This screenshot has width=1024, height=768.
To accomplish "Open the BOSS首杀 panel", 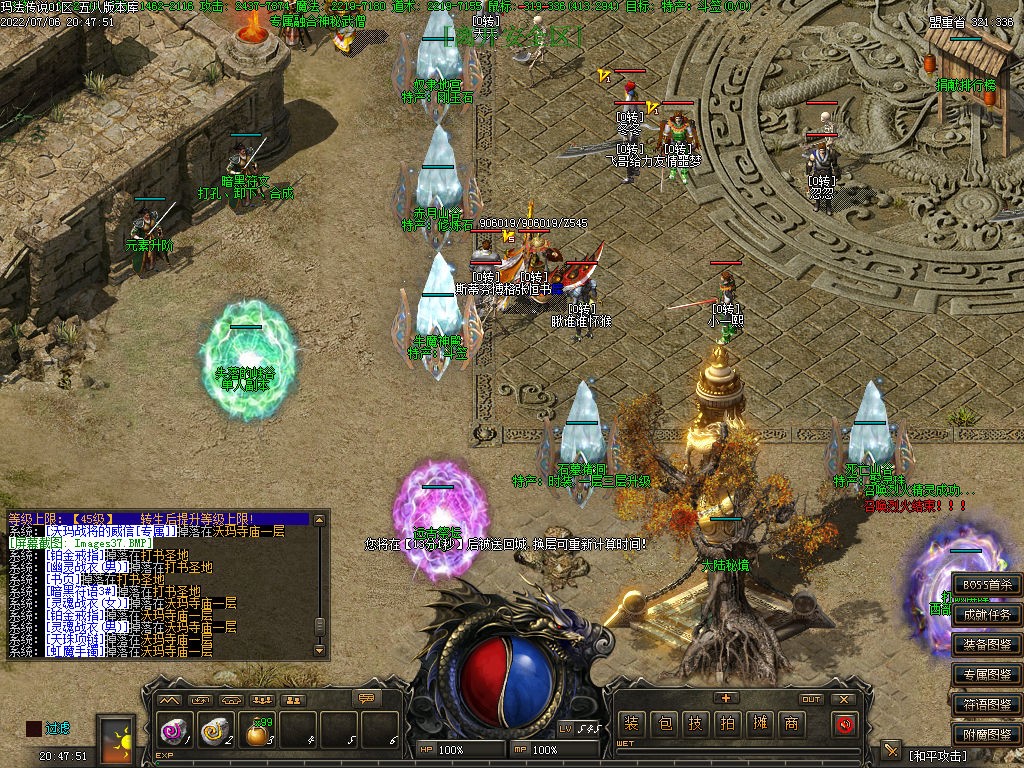I will click(986, 585).
